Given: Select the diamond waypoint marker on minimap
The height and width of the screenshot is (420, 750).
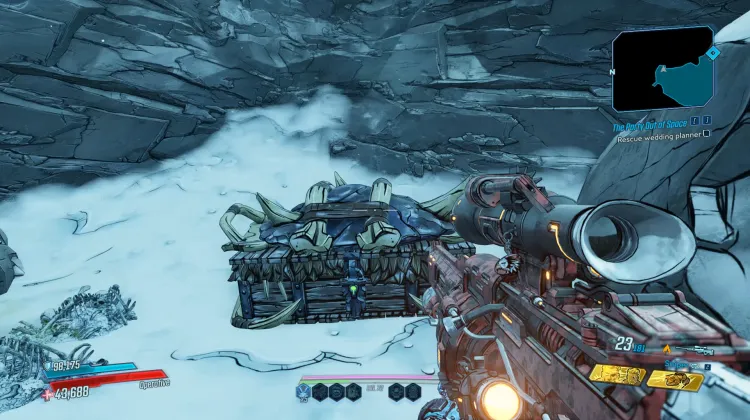Looking at the screenshot, I should 713,52.
